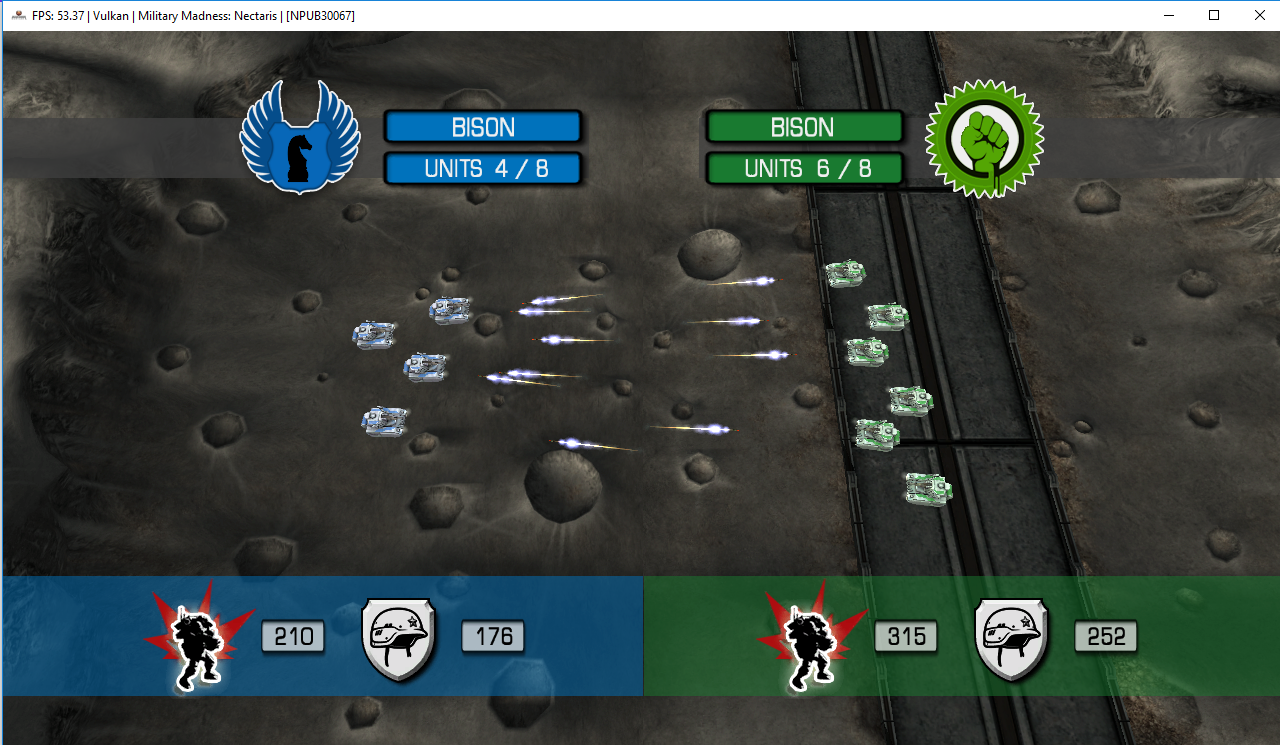Close the emulator window

[1259, 15]
